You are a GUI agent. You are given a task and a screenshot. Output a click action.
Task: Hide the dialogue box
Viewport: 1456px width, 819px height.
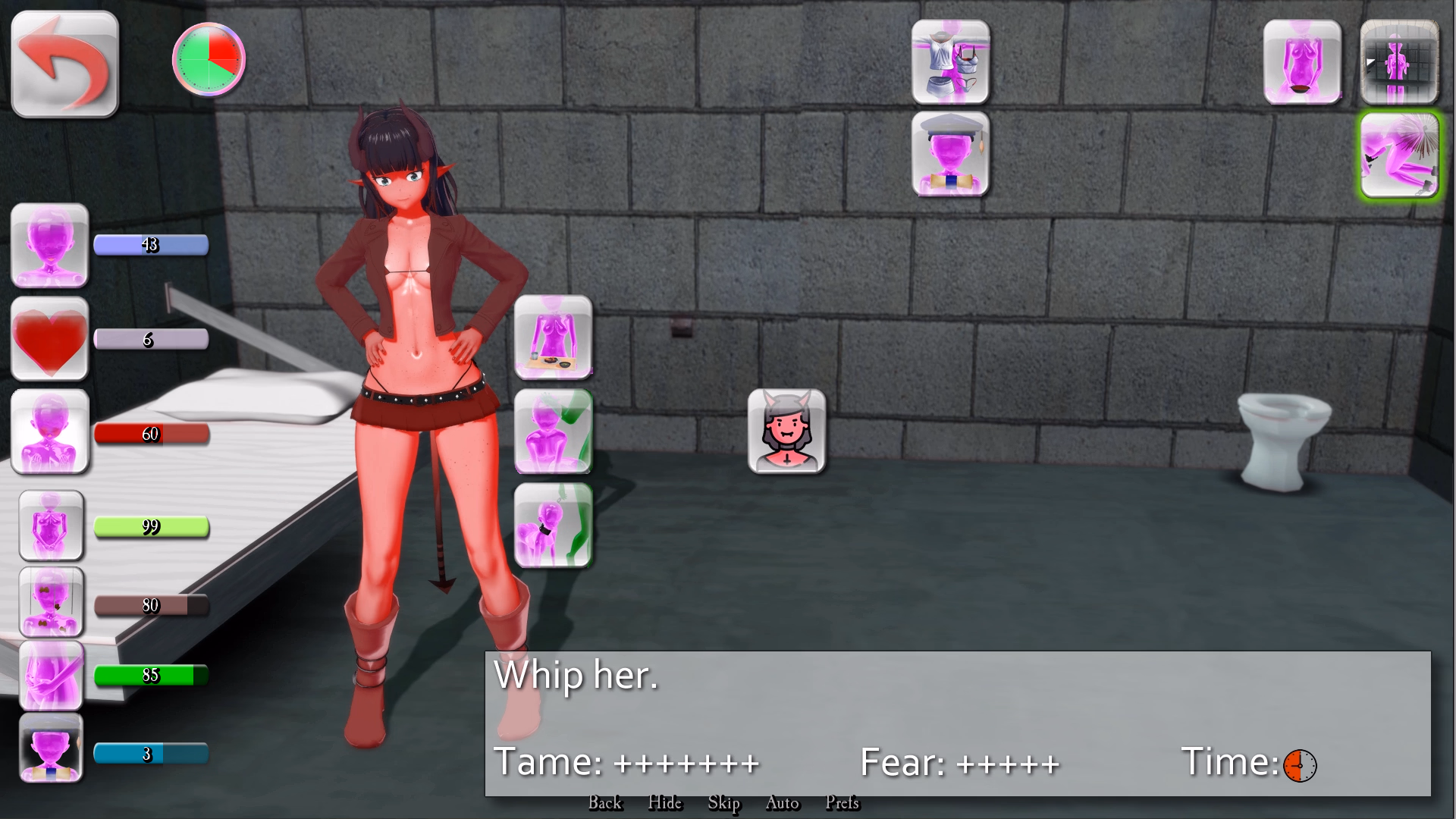coord(664,803)
